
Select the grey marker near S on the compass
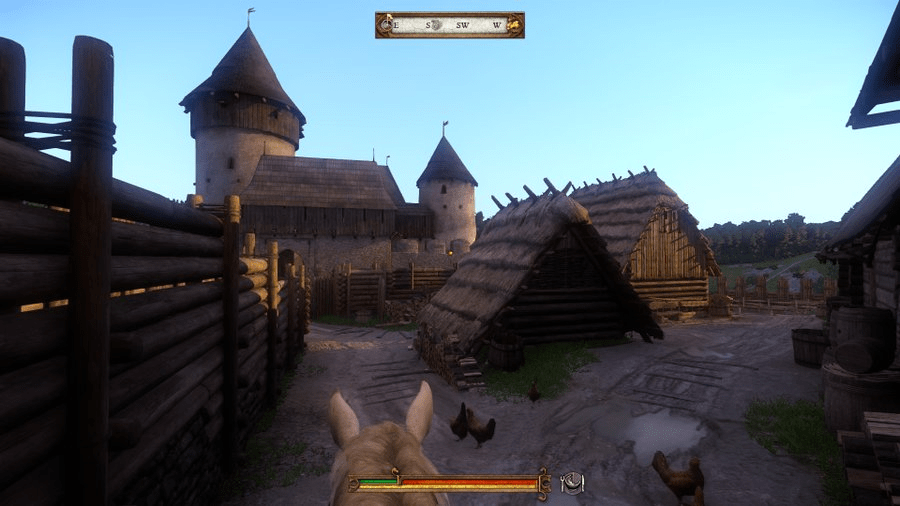point(436,25)
